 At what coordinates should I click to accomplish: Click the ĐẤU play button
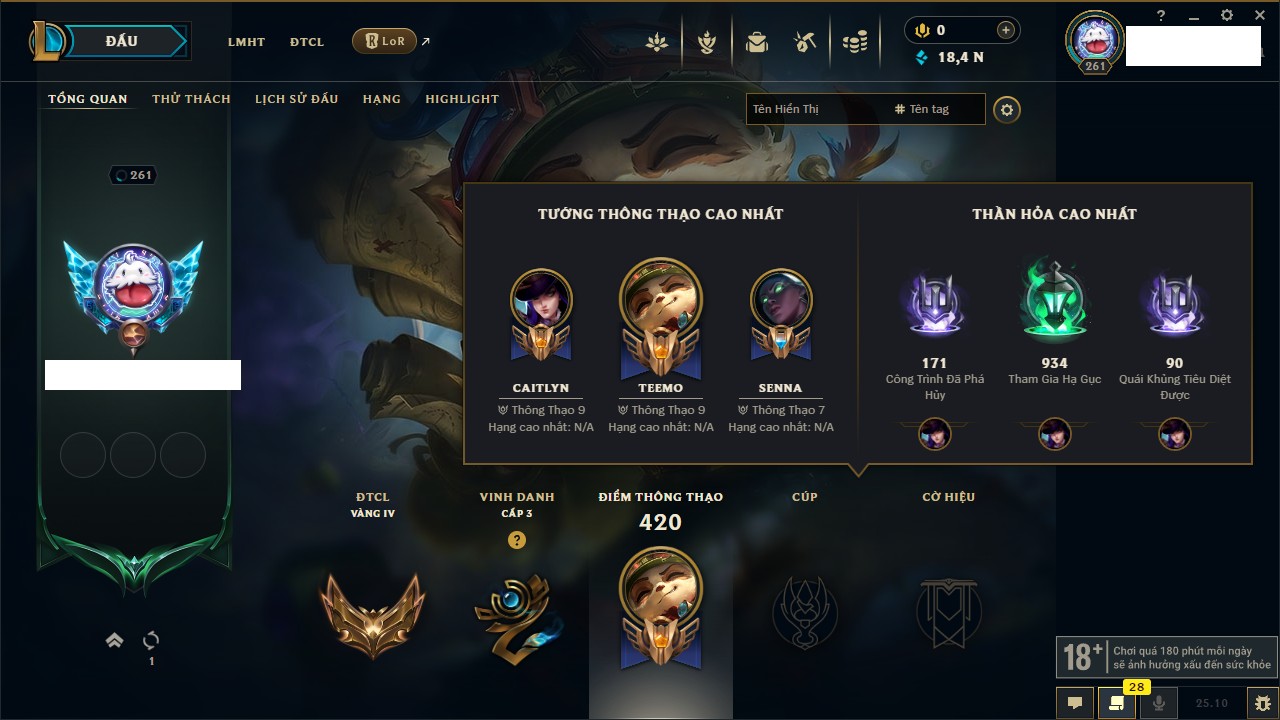[122, 41]
